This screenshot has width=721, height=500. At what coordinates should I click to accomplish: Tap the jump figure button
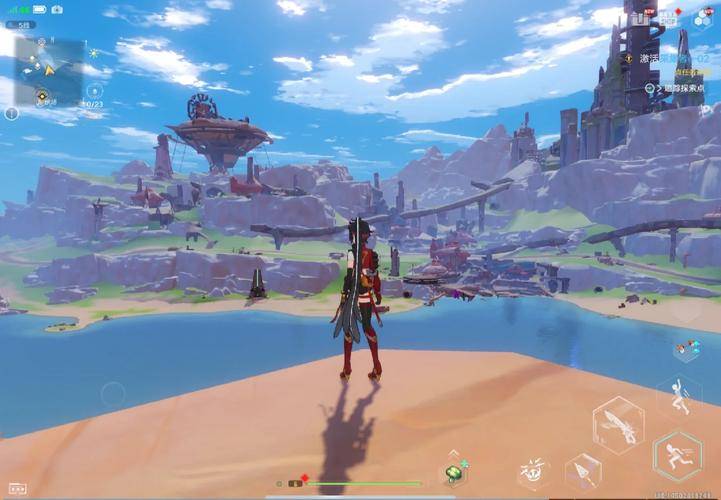click(x=682, y=398)
